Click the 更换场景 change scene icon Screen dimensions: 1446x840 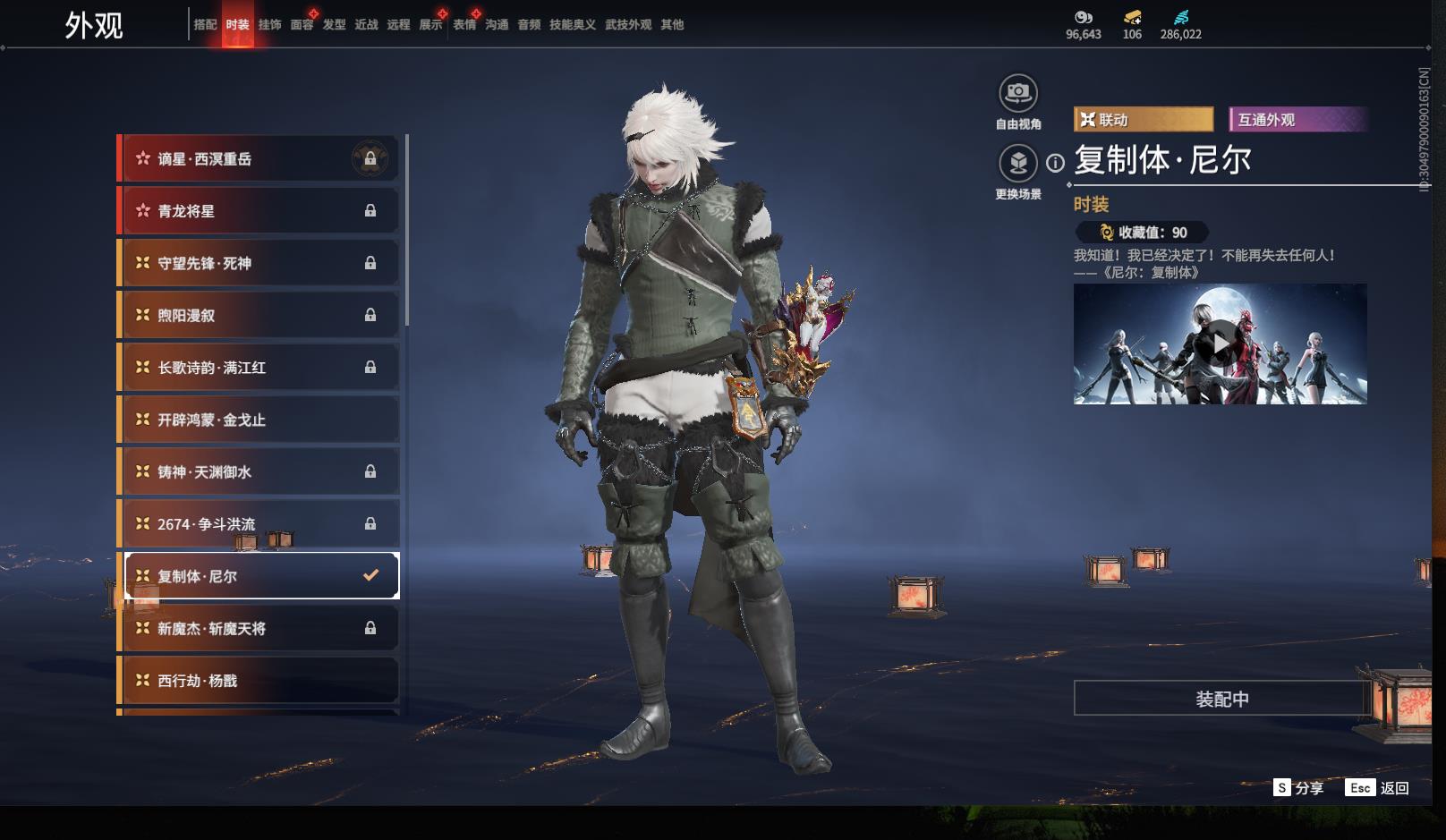pos(1017,164)
